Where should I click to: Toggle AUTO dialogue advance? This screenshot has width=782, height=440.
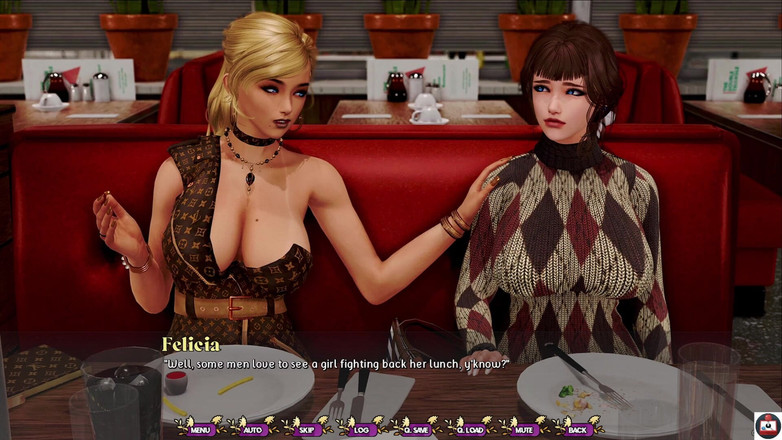(254, 429)
